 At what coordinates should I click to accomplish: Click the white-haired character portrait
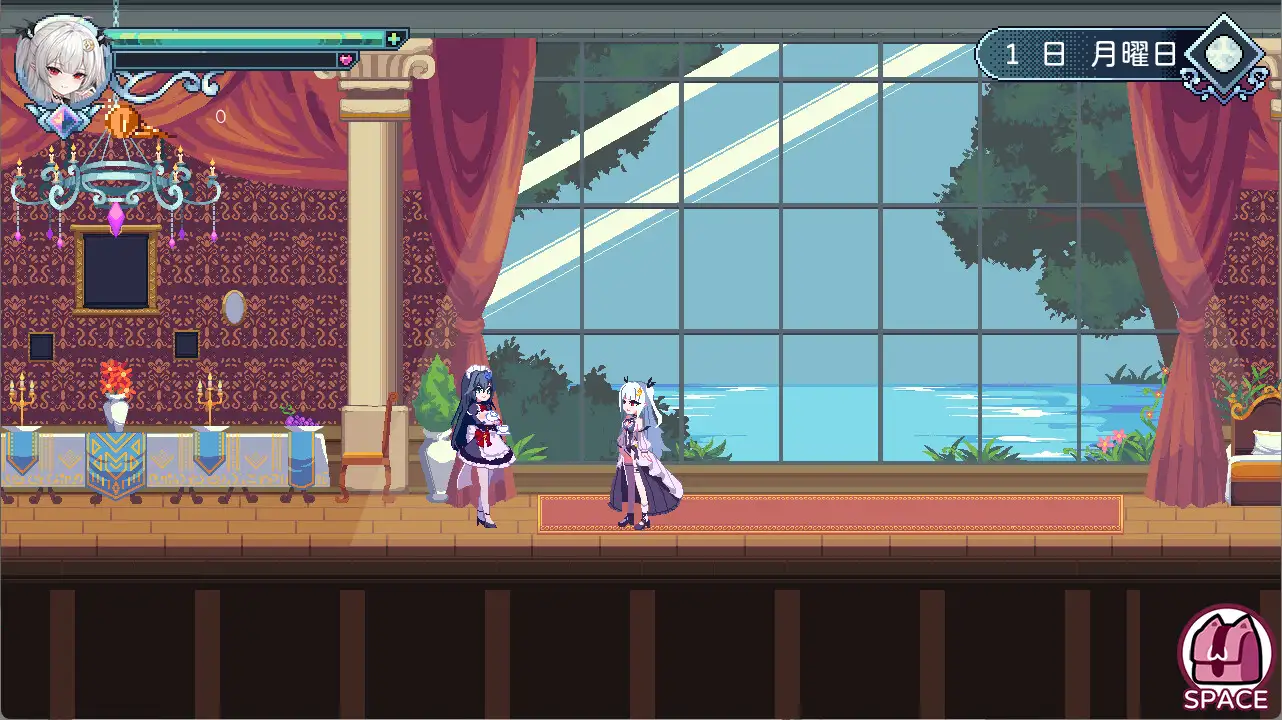62,60
